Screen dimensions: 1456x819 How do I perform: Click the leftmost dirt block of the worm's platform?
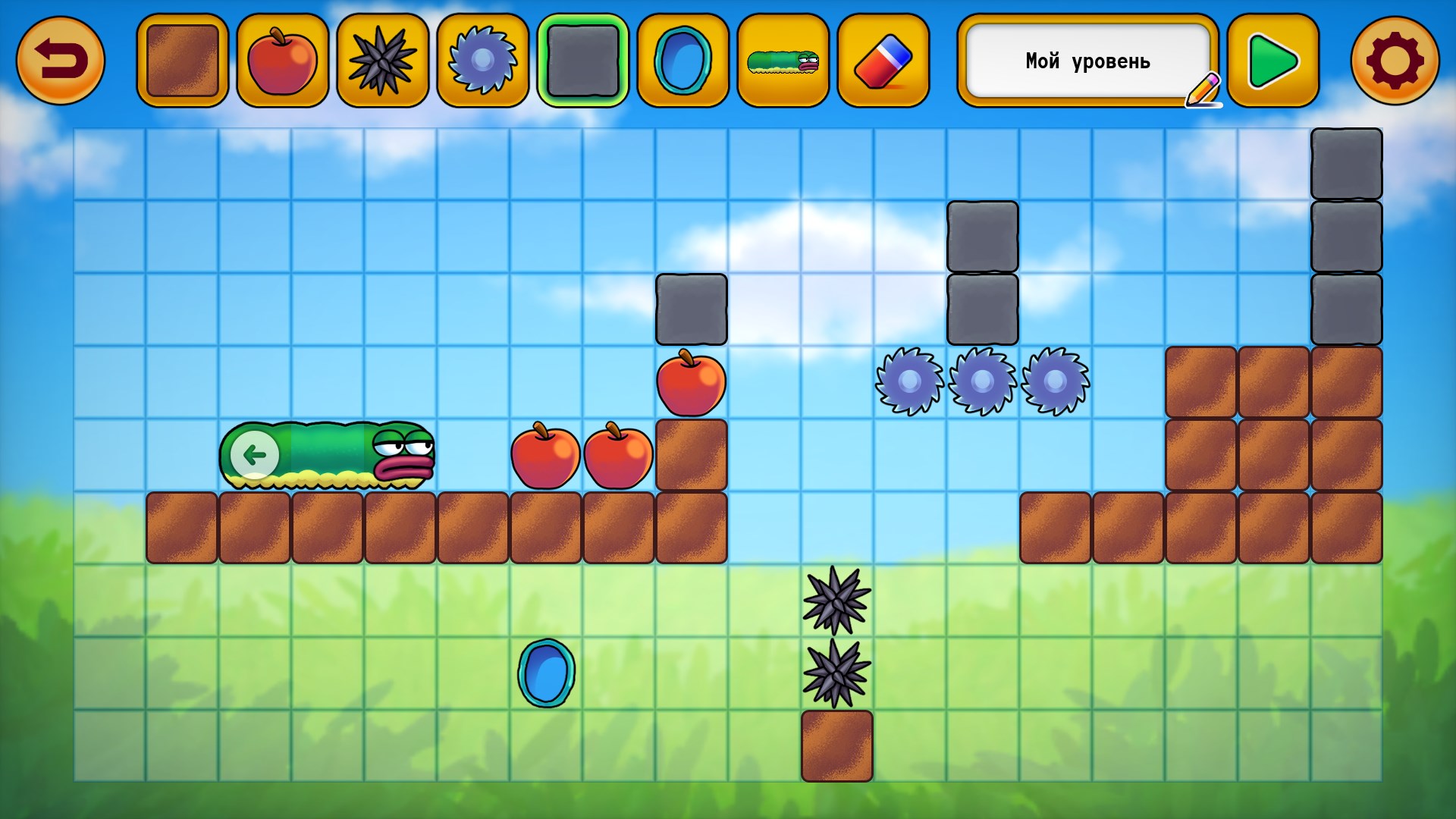182,526
